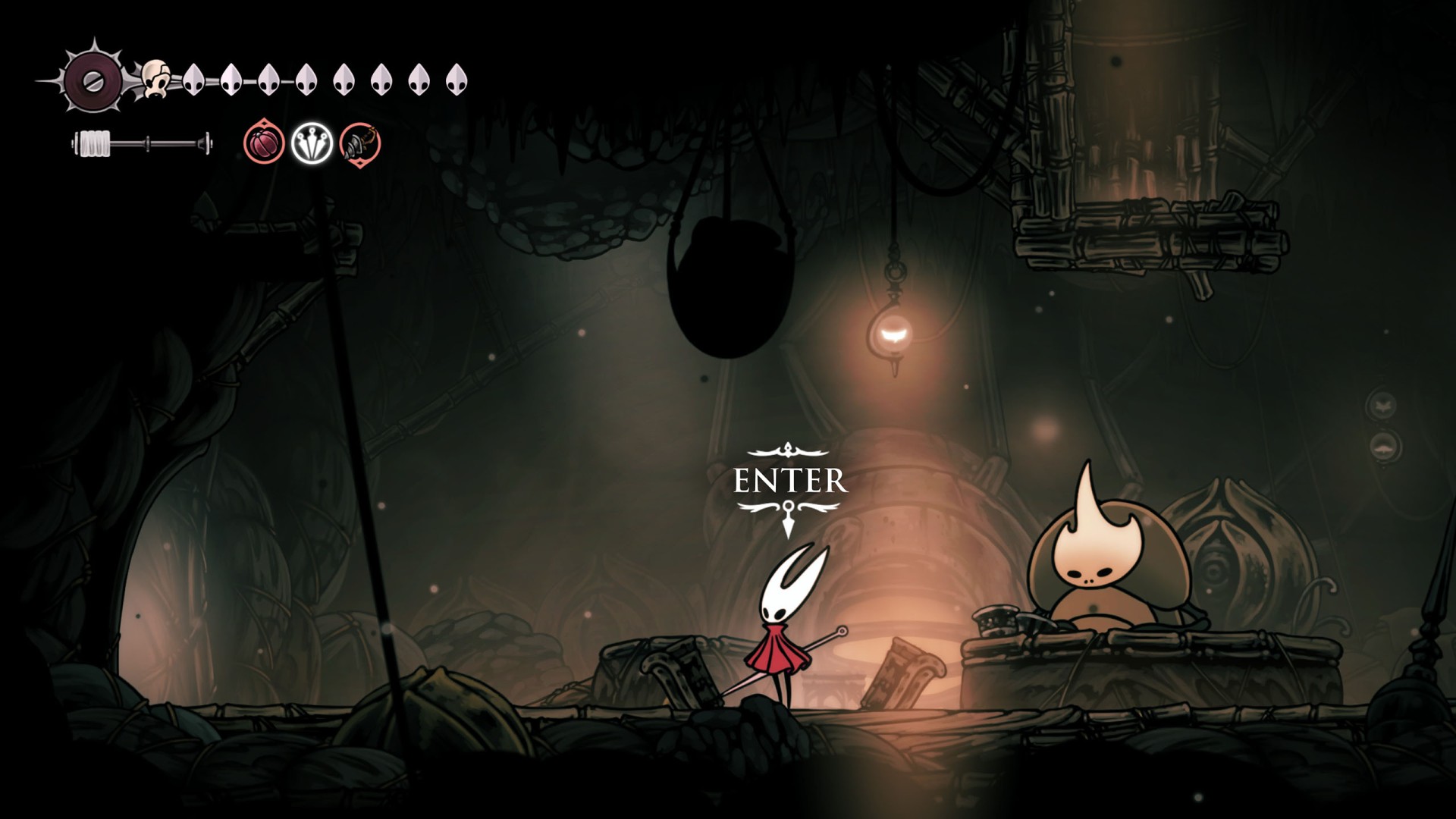Activate the three-dagger silk skill icon
Viewport: 1456px width, 819px height.
click(x=312, y=143)
